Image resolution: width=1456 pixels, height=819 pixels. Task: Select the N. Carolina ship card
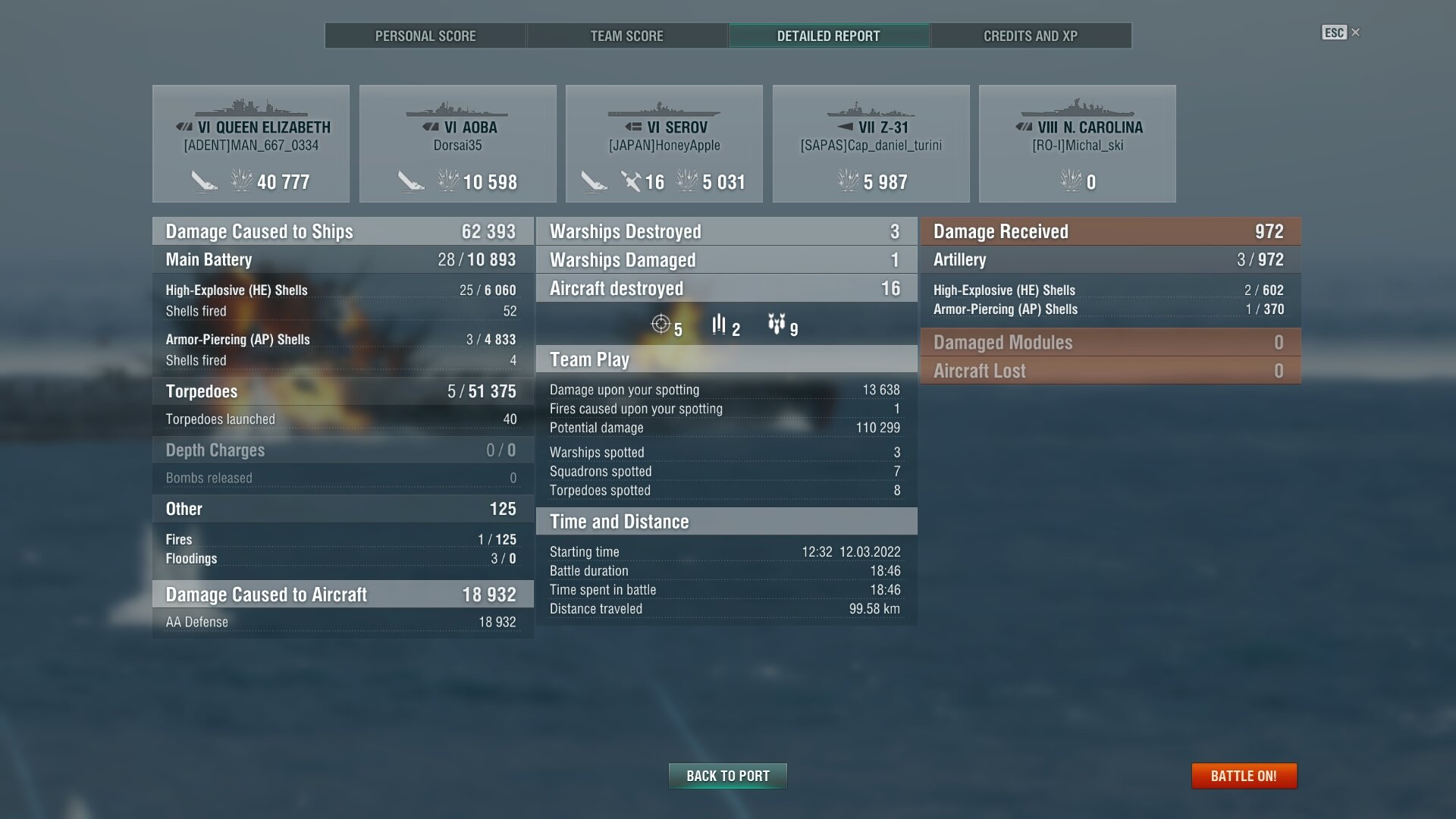(1078, 143)
